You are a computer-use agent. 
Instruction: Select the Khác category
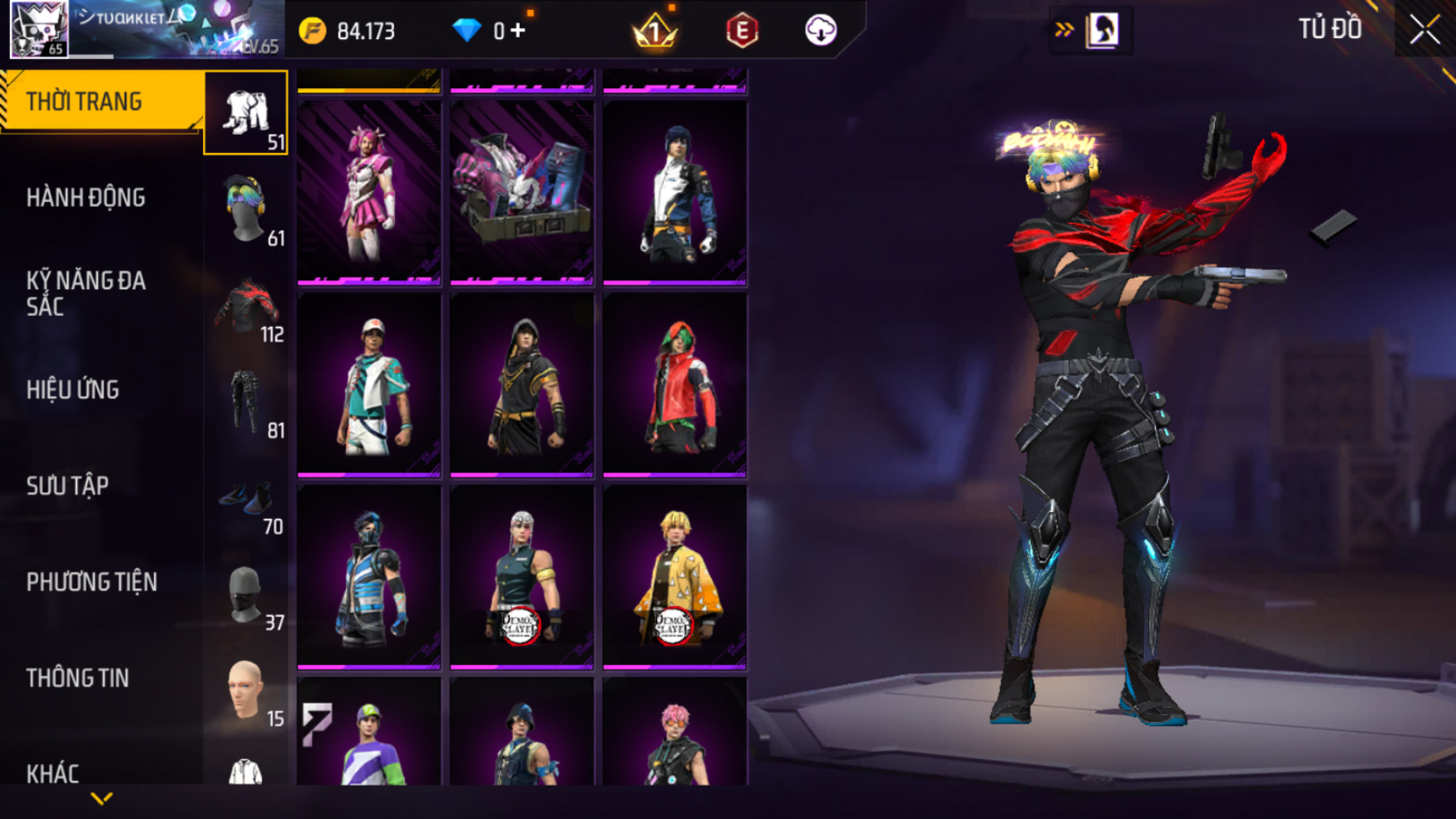point(52,773)
